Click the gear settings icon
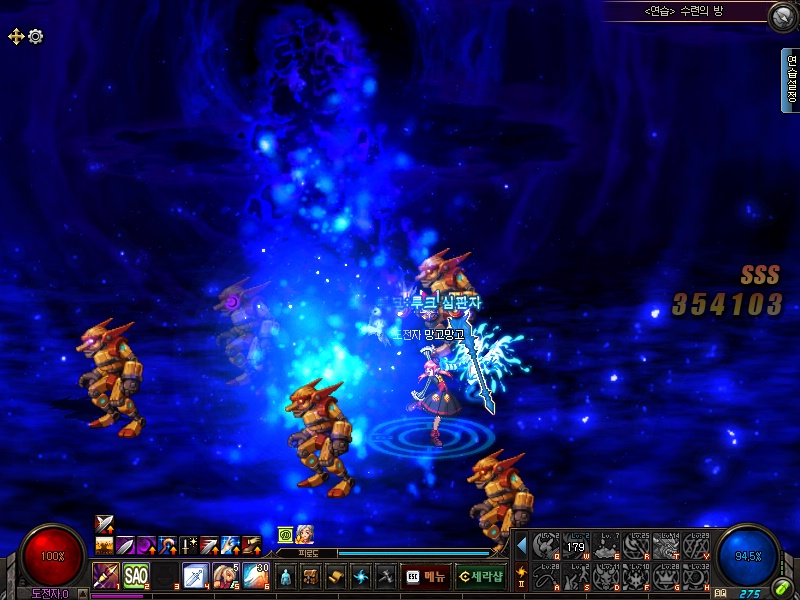The image size is (800, 600). tap(36, 36)
